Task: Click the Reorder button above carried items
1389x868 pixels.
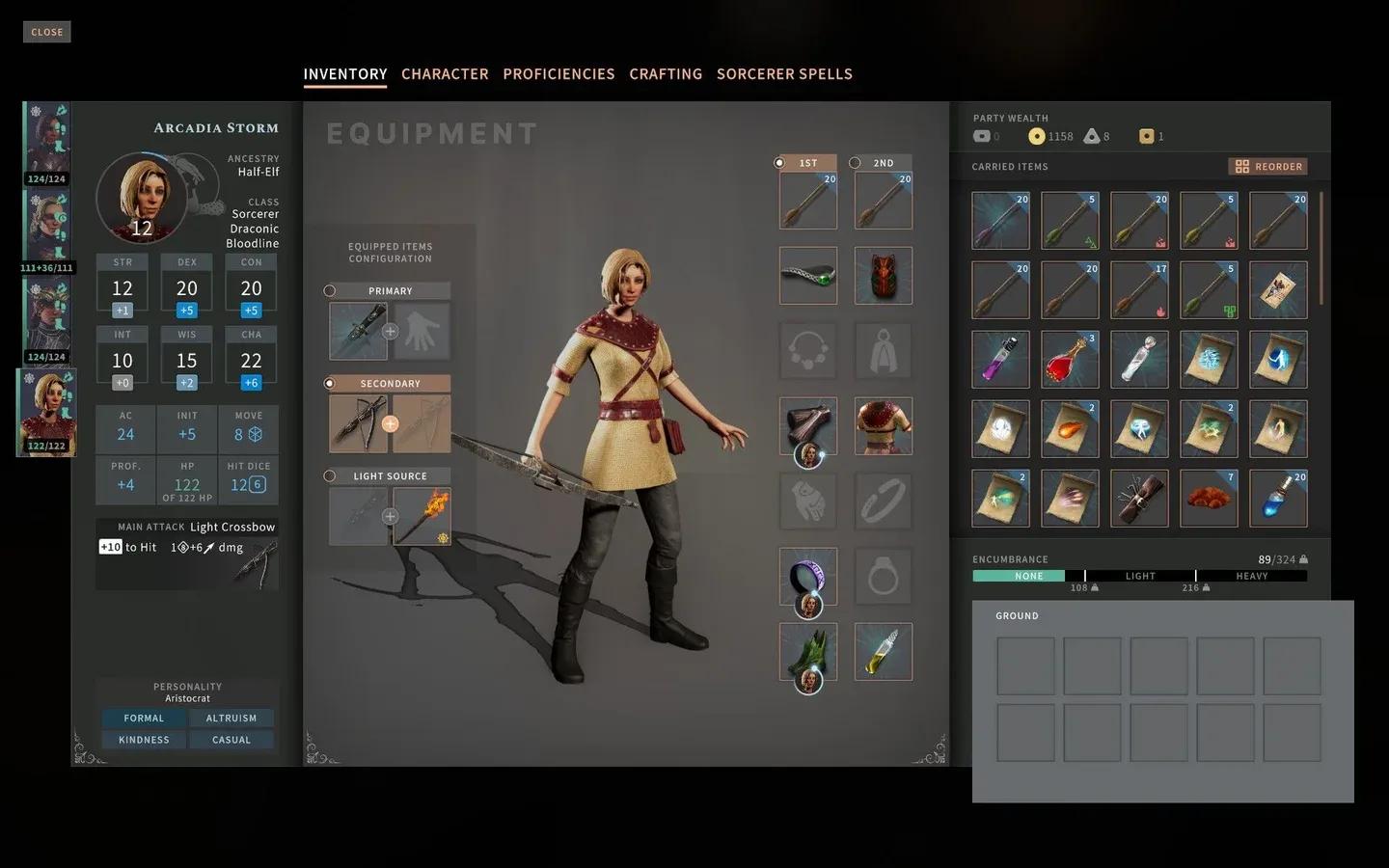Action: tap(1266, 166)
